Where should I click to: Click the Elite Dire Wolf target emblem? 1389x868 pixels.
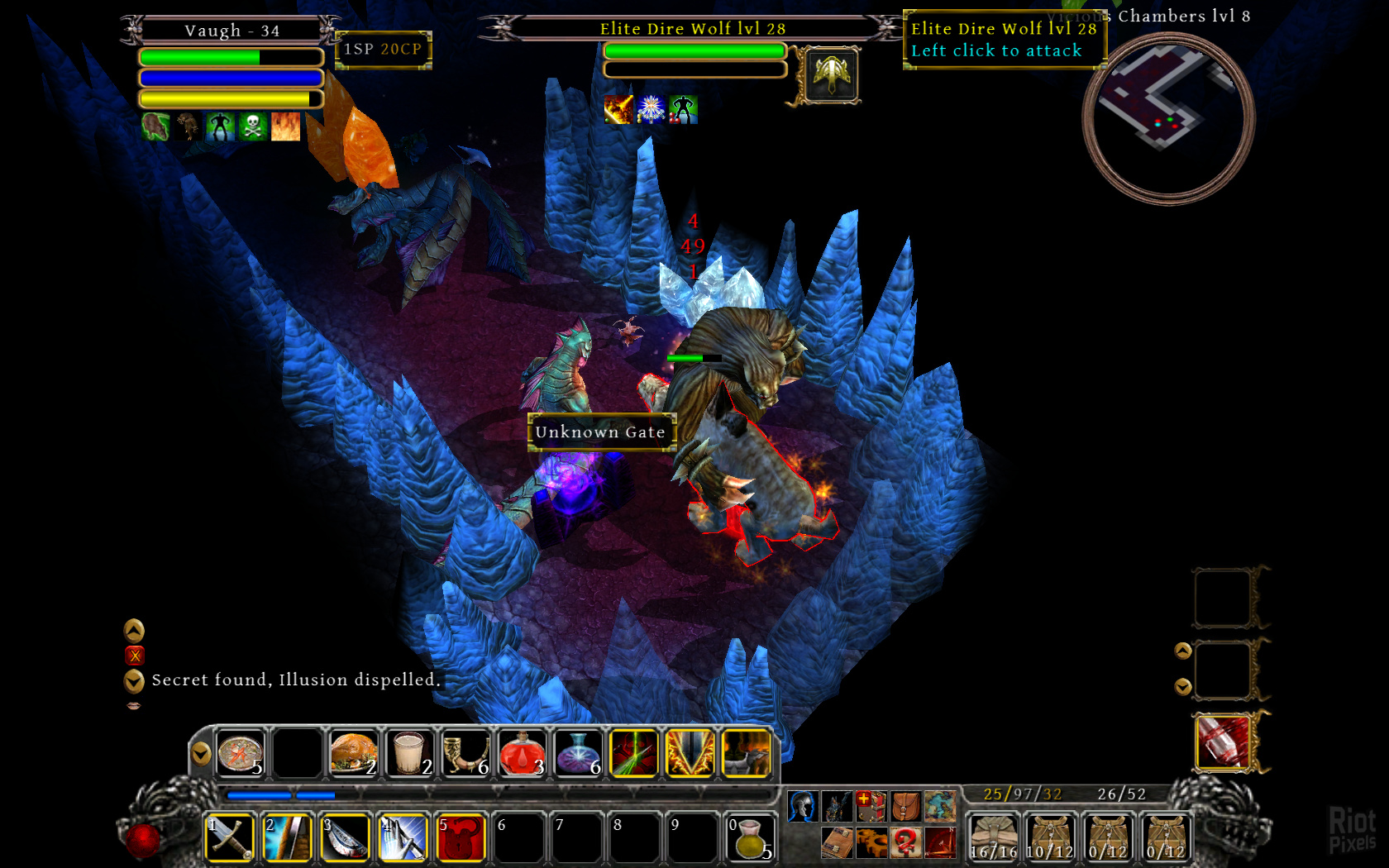pos(832,75)
